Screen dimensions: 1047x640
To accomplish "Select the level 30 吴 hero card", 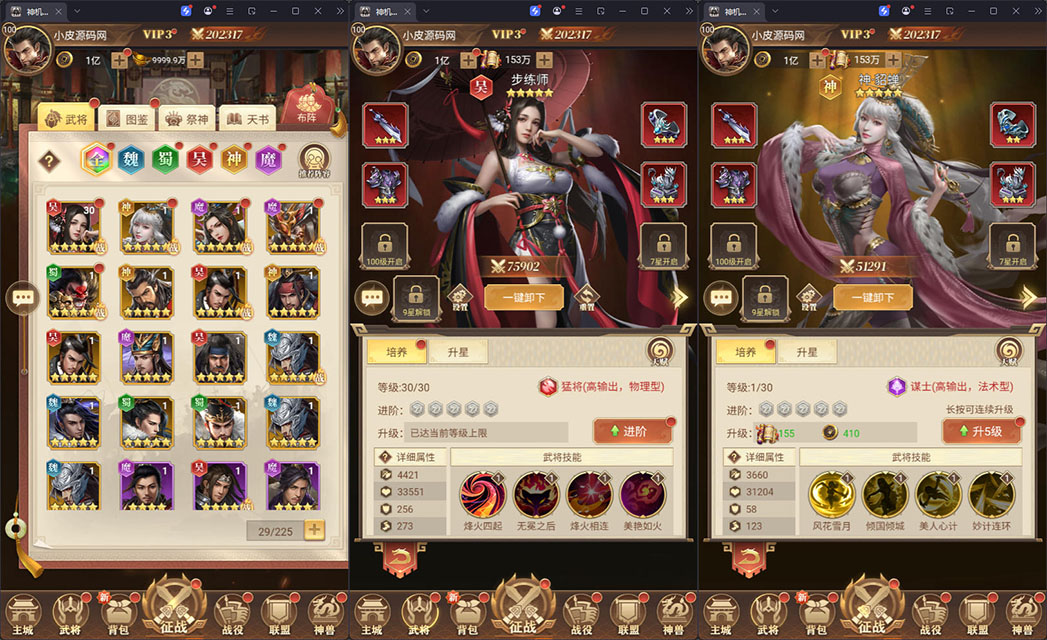I will tap(72, 226).
